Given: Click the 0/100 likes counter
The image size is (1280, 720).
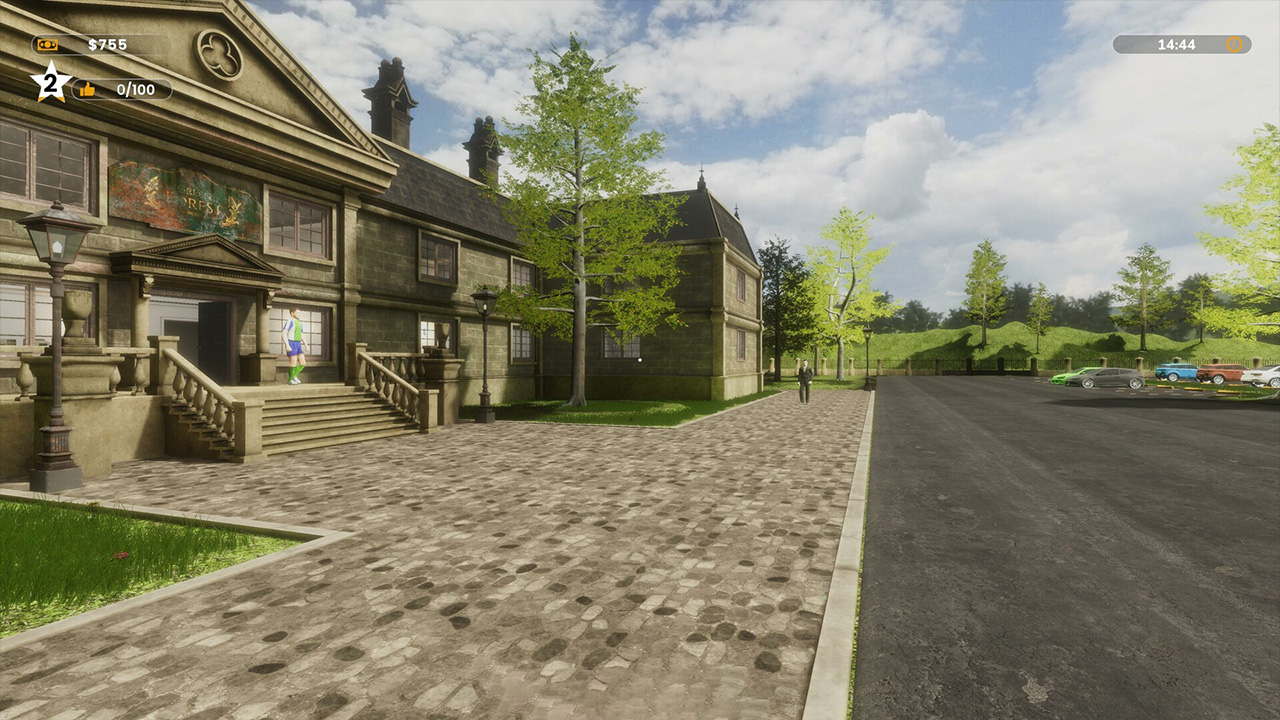Looking at the screenshot, I should point(135,89).
